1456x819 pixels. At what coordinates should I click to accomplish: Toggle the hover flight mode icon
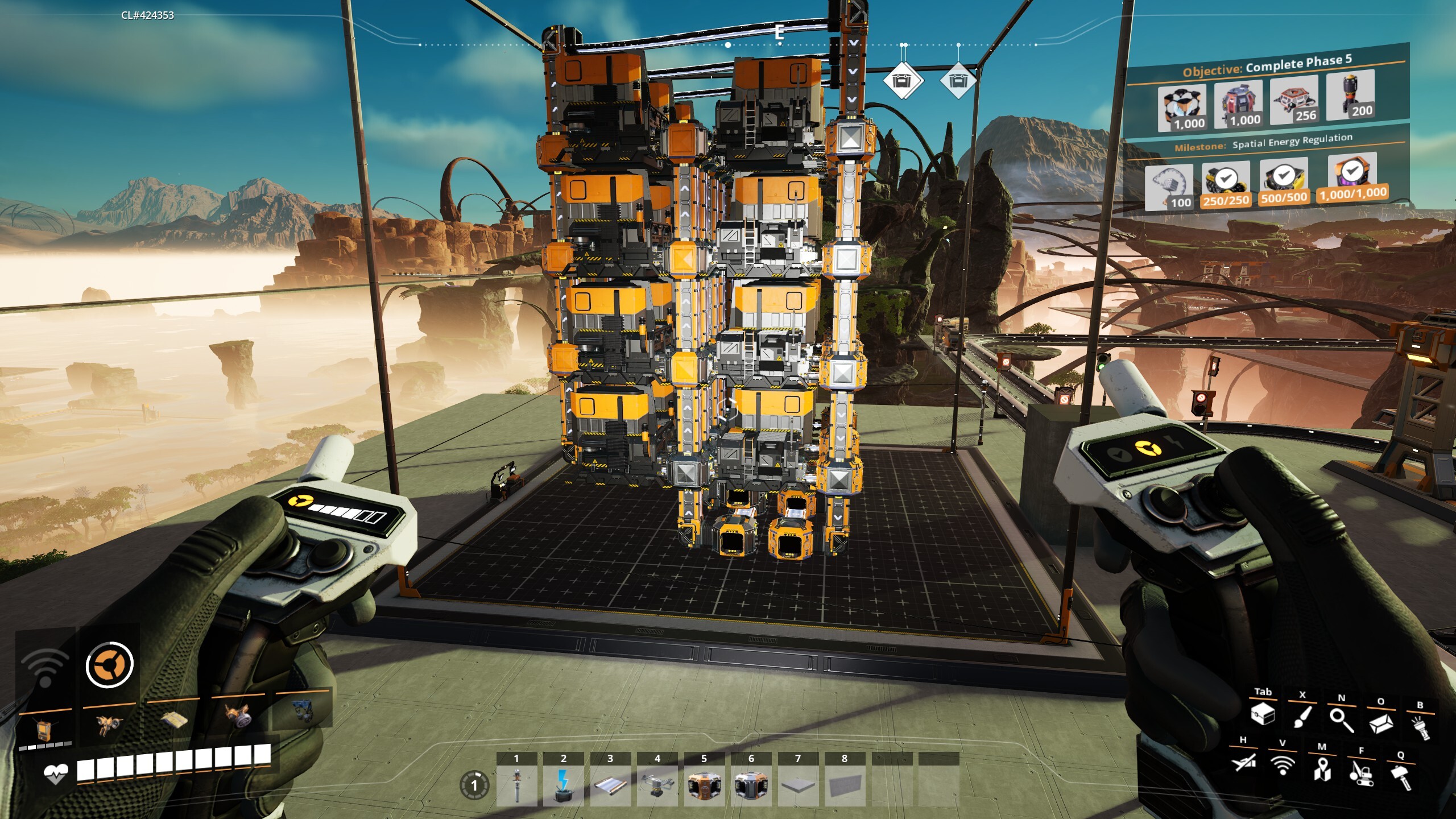(x=1243, y=762)
